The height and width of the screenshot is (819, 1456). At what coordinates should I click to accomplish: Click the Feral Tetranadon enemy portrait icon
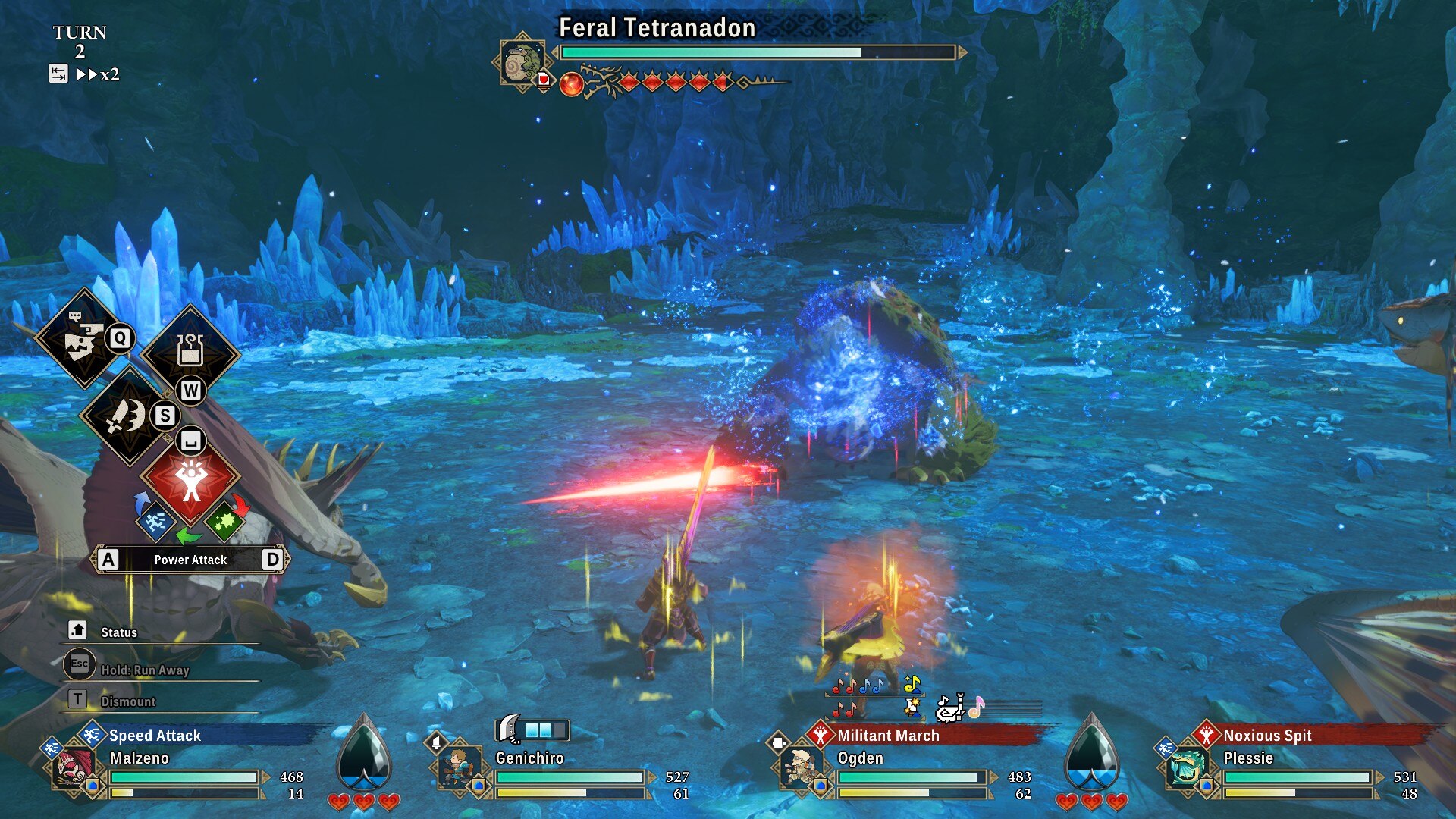point(522,62)
